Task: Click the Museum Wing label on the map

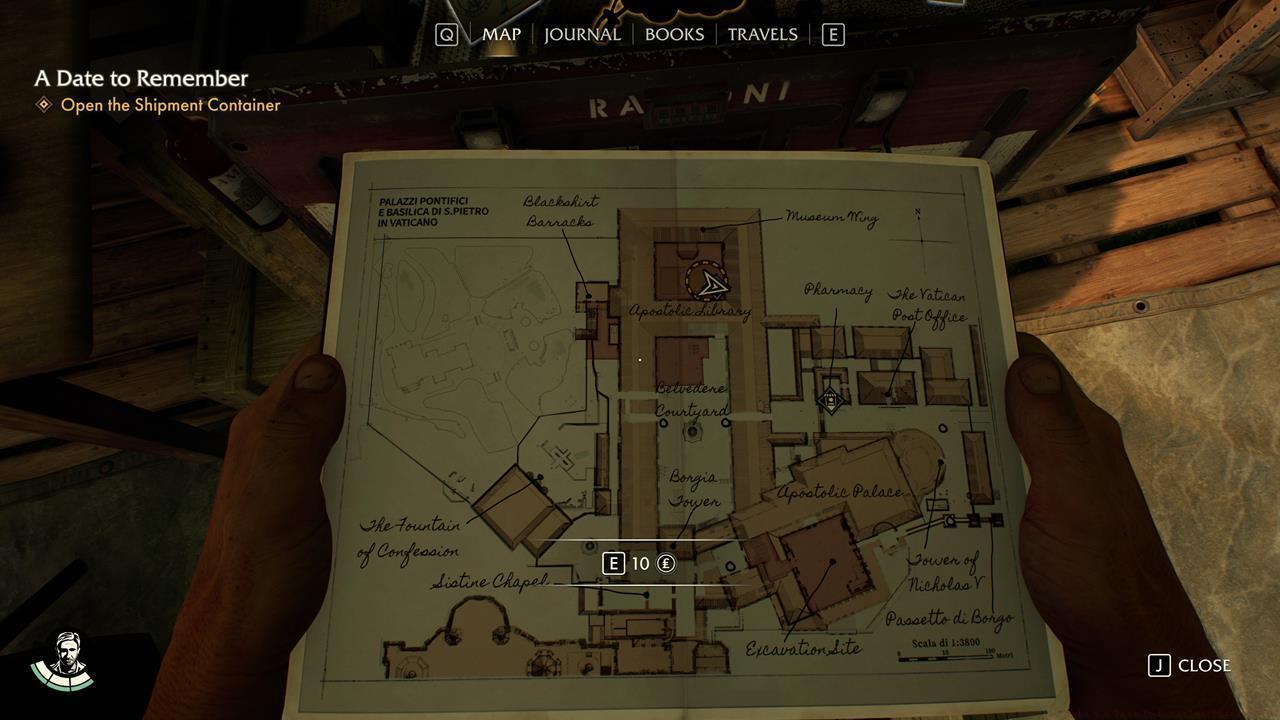Action: [833, 218]
